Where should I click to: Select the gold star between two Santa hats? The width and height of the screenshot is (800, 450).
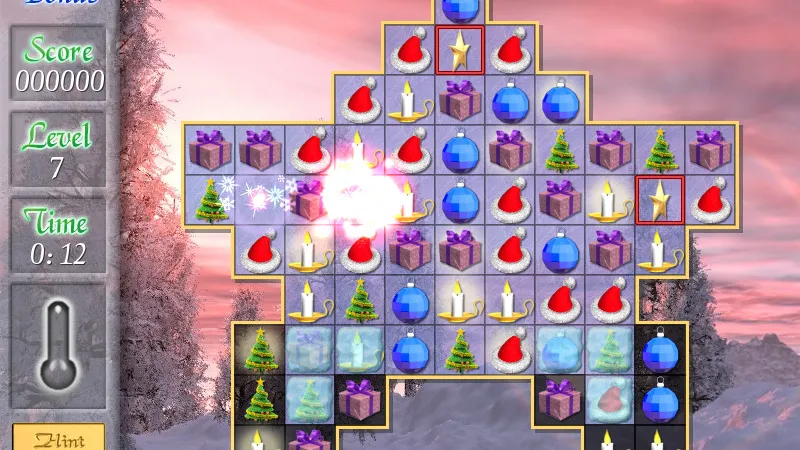point(460,50)
